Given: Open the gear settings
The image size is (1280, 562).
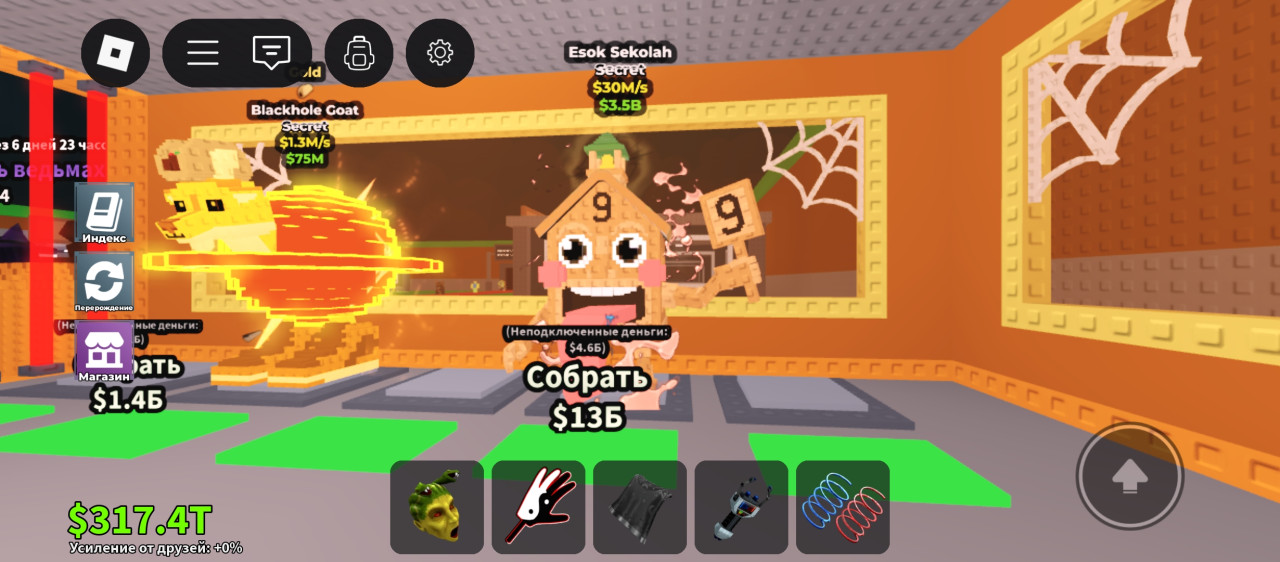Looking at the screenshot, I should click(440, 53).
